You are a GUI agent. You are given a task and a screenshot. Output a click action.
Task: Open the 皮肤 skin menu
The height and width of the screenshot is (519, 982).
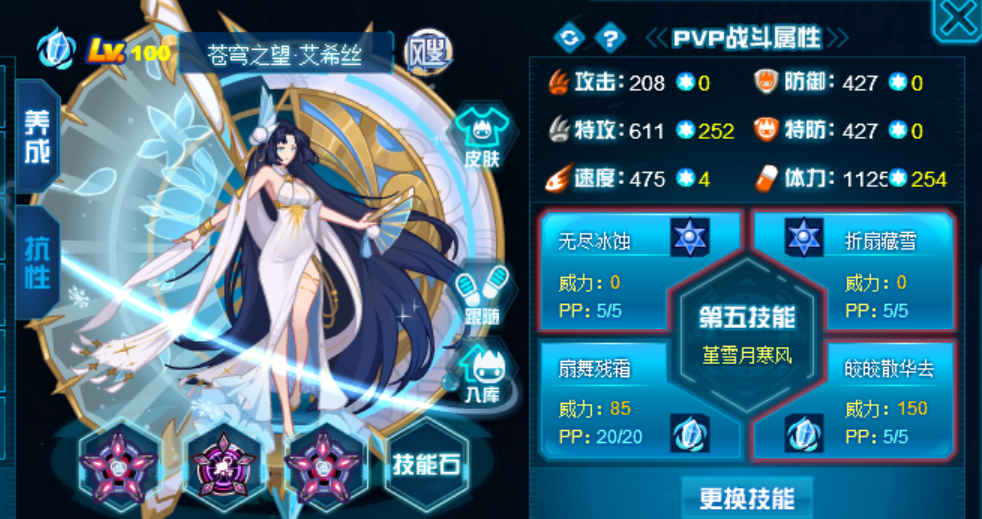[x=482, y=137]
